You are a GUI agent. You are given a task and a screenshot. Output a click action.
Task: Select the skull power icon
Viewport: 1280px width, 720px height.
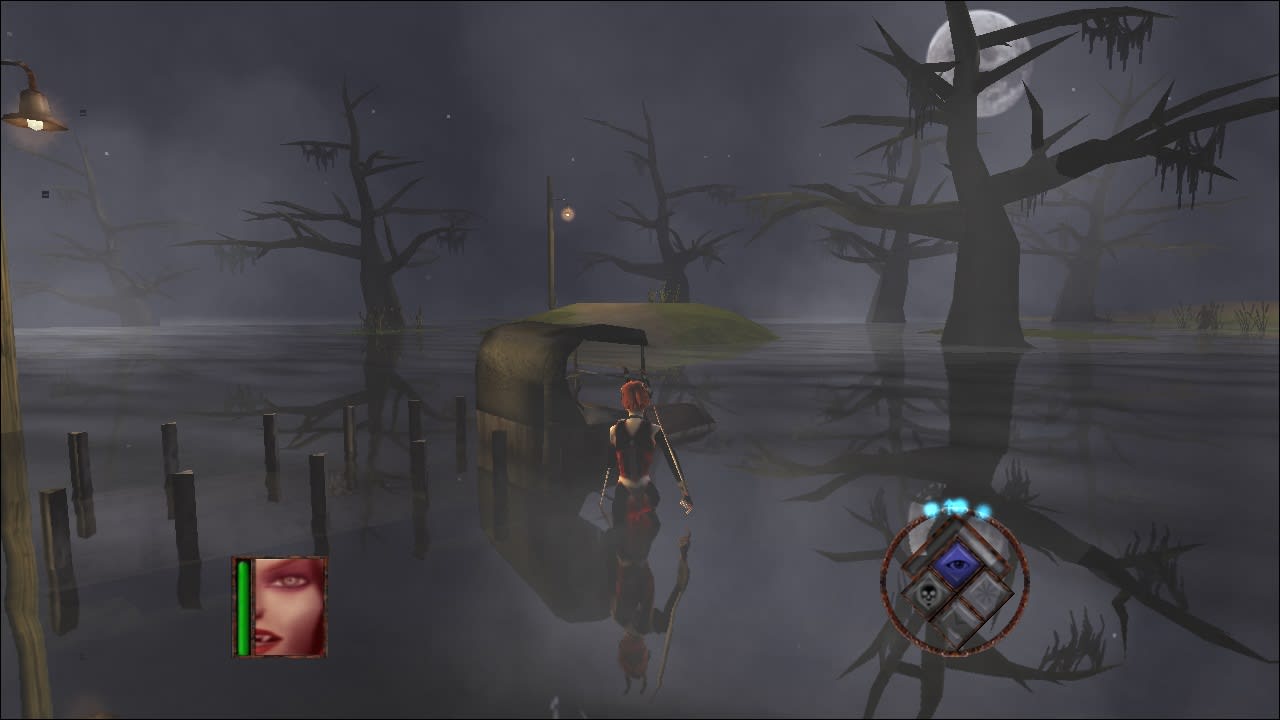point(926,595)
